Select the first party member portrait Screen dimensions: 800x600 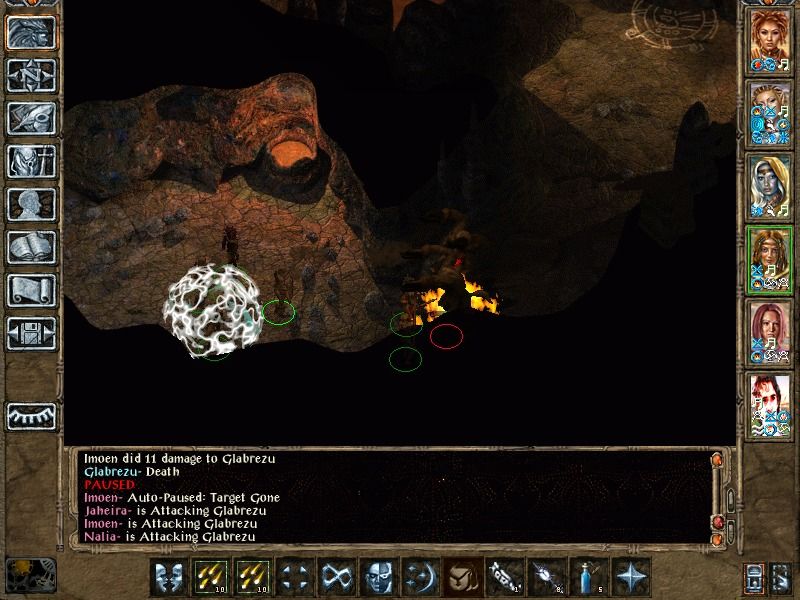769,39
